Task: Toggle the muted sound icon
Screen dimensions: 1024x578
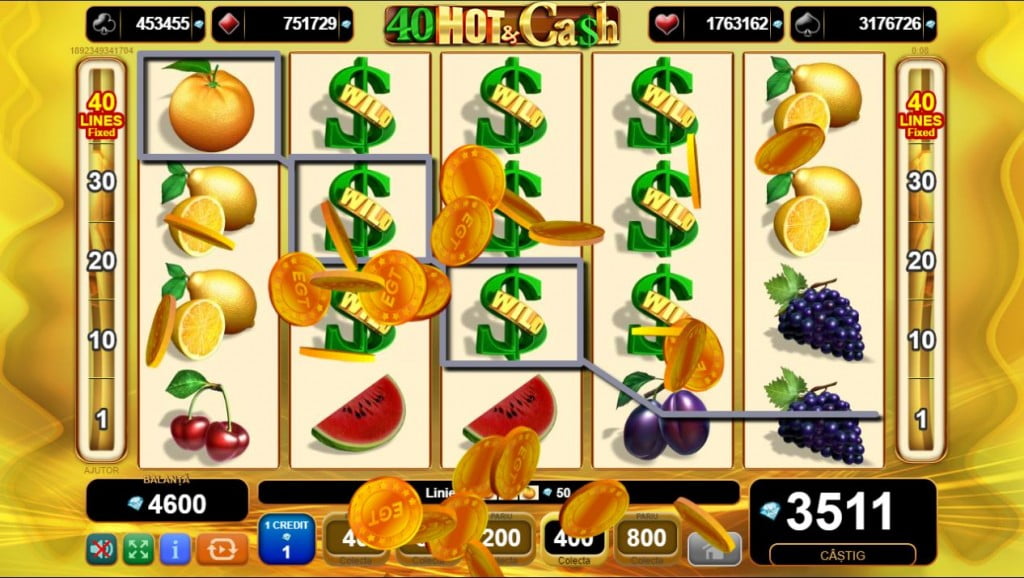Action: coord(101,548)
